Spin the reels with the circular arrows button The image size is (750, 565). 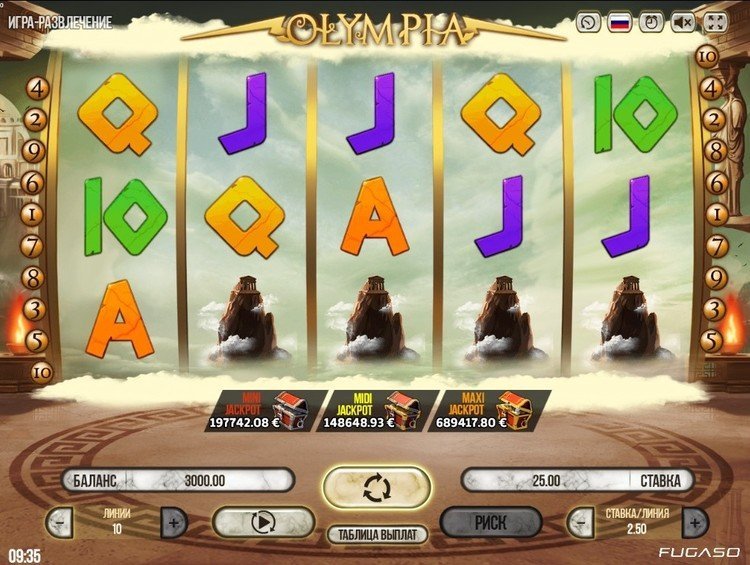coord(376,488)
